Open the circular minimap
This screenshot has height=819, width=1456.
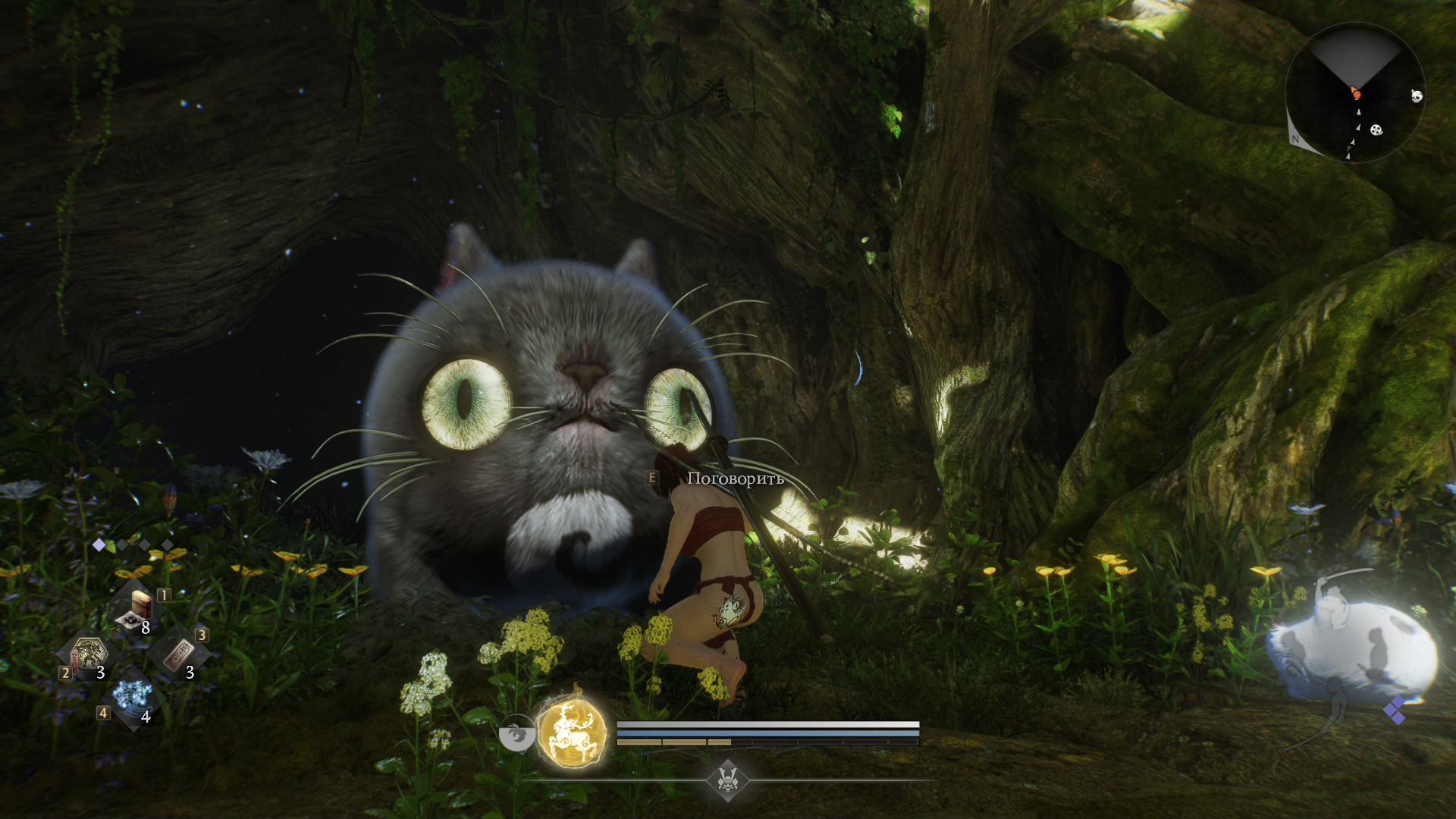coord(1355,93)
